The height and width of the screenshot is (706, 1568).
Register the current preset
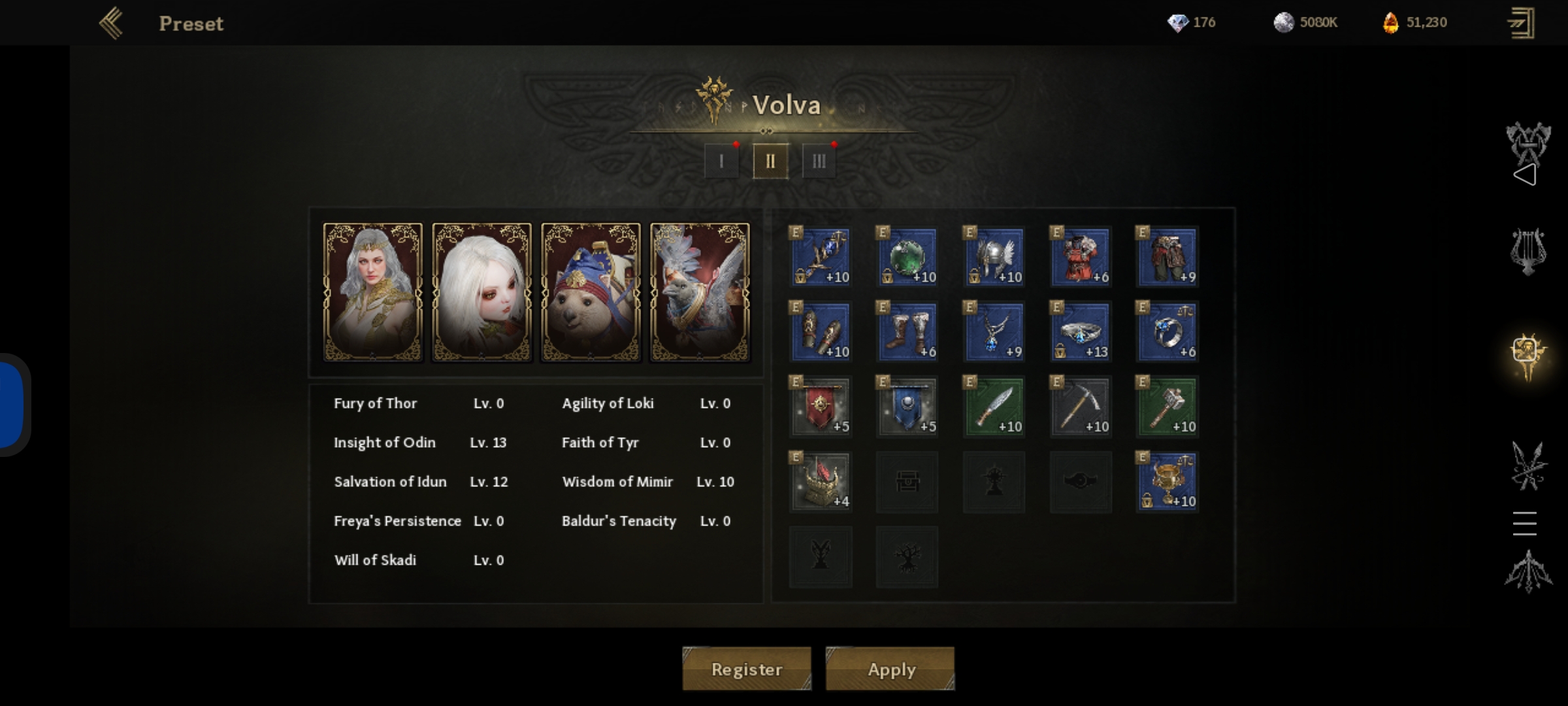coord(746,669)
